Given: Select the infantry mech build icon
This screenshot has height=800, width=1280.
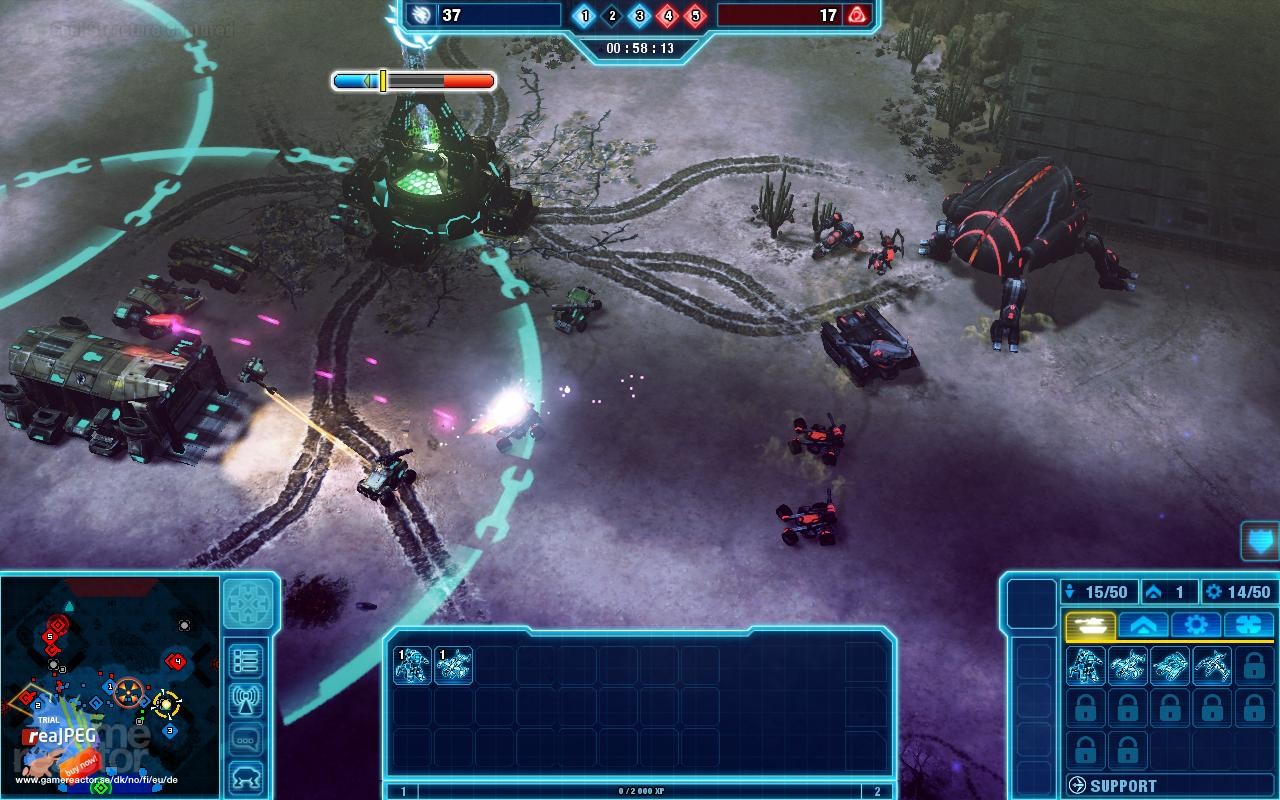Looking at the screenshot, I should pyautogui.click(x=1085, y=668).
